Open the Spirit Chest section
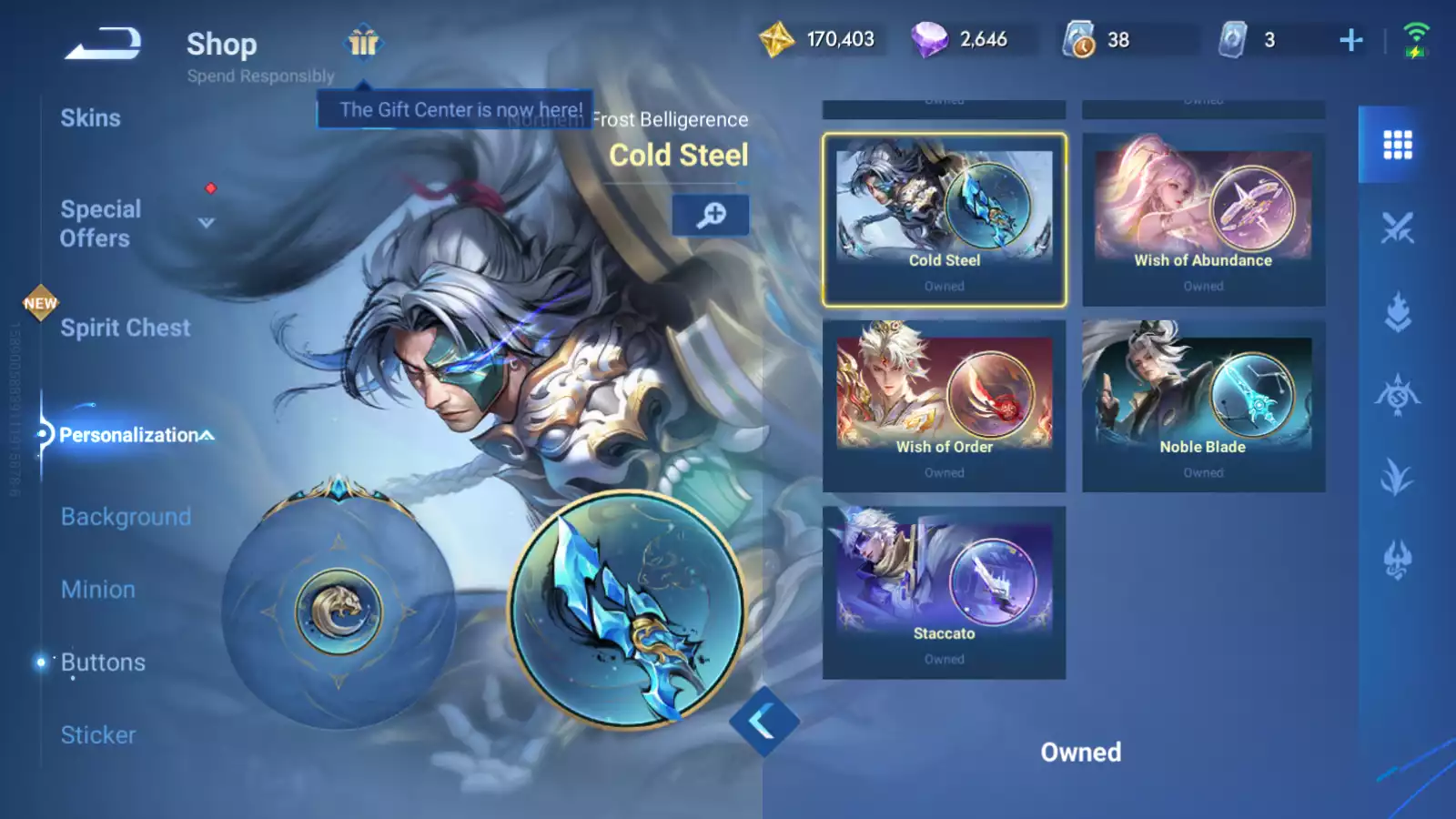The width and height of the screenshot is (1456, 819). [x=126, y=329]
